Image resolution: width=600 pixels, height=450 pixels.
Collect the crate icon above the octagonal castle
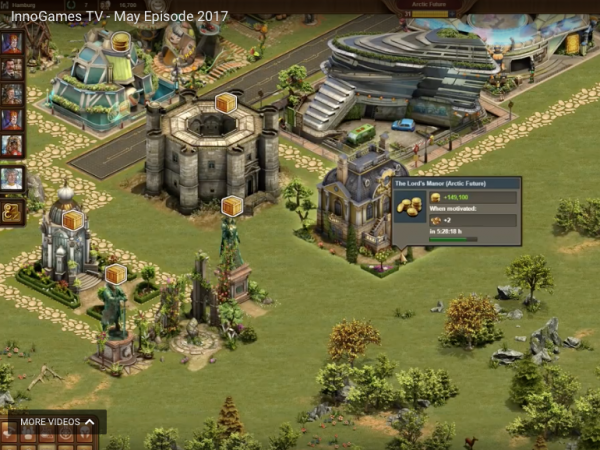(x=225, y=103)
